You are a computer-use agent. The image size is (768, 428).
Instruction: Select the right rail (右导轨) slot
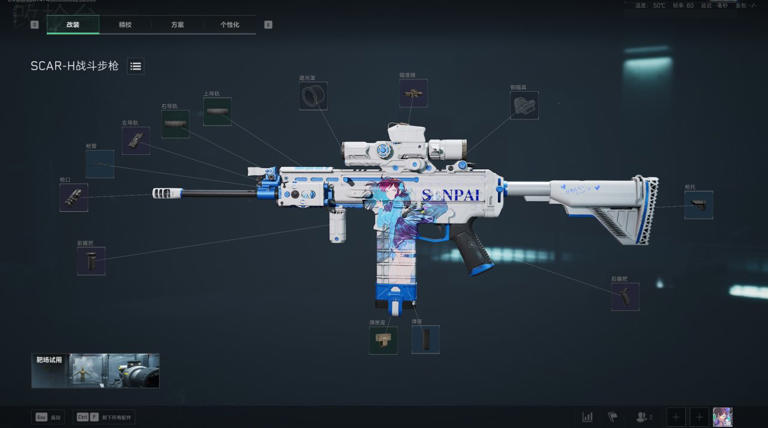pyautogui.click(x=175, y=124)
